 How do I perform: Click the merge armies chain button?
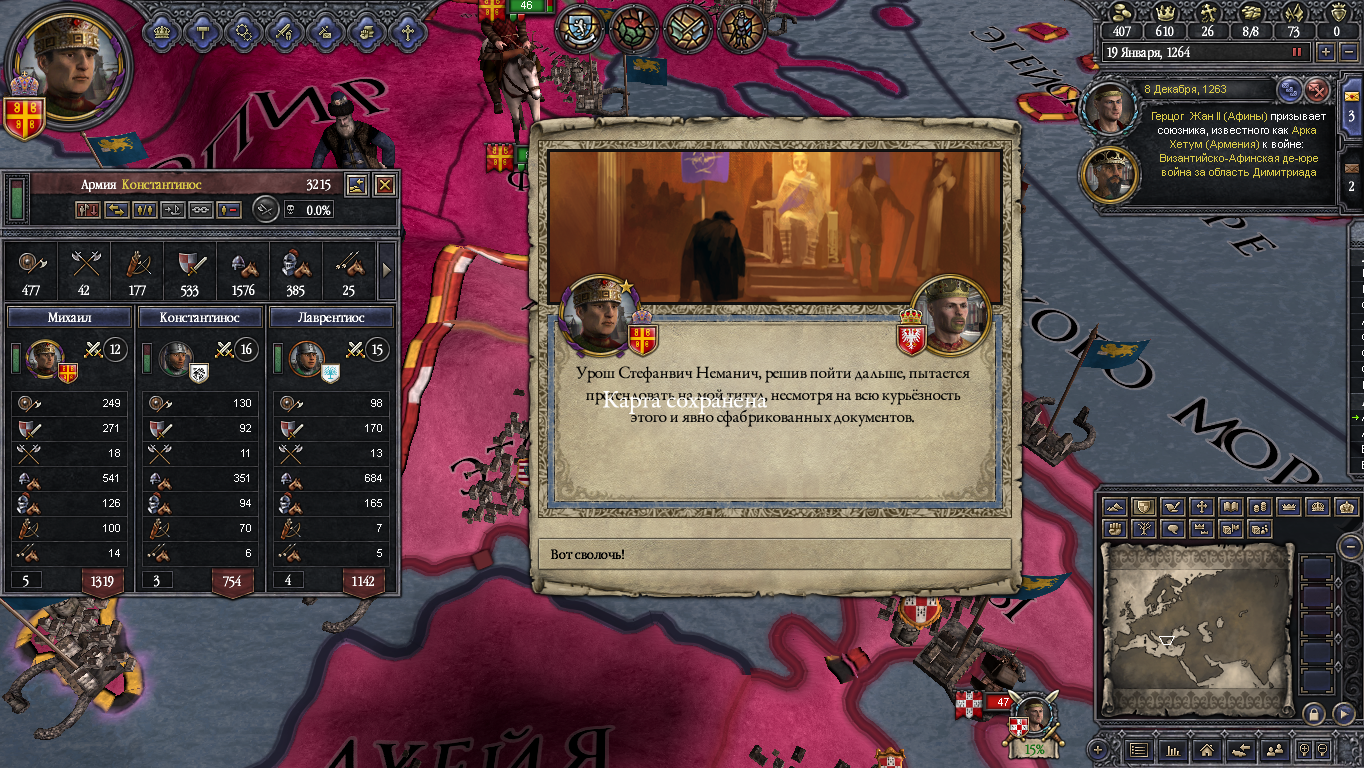(201, 210)
